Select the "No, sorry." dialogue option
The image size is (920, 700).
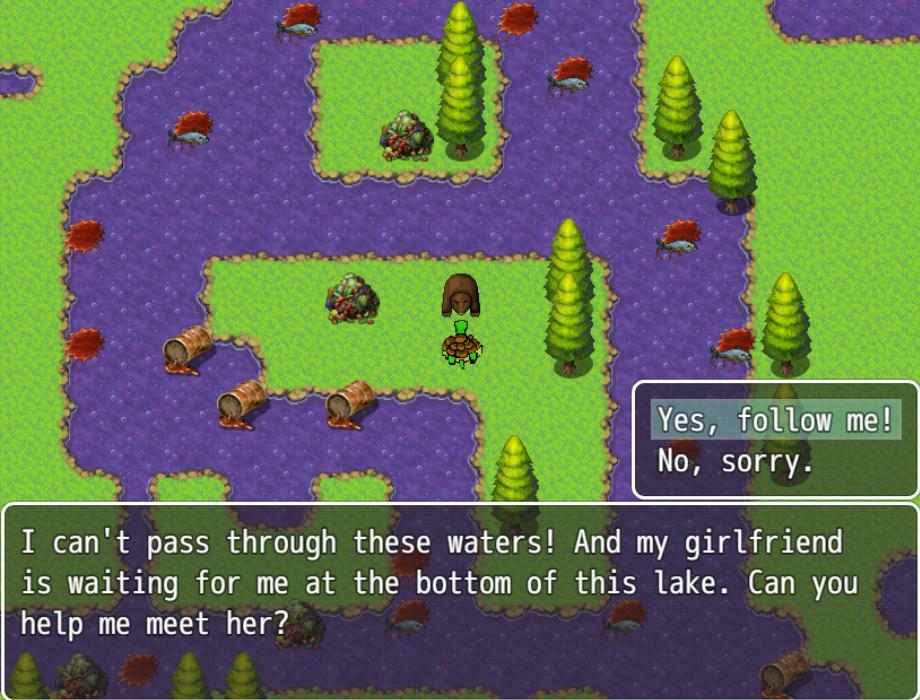point(735,461)
